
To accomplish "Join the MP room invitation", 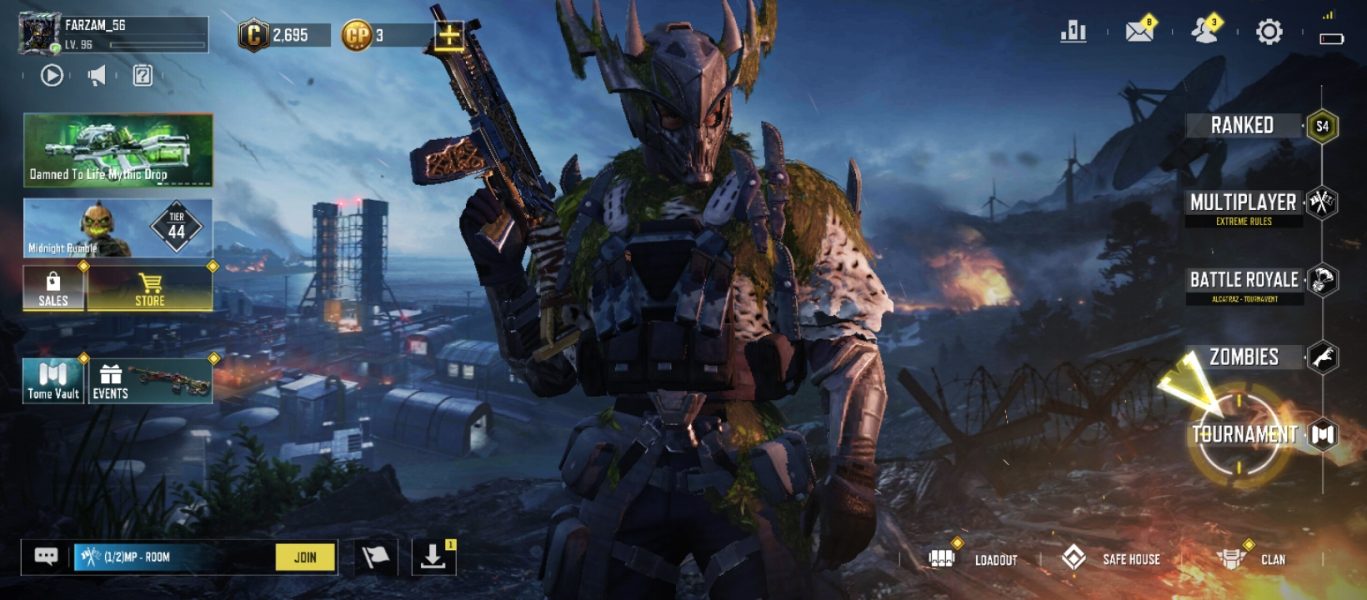I will [x=306, y=557].
